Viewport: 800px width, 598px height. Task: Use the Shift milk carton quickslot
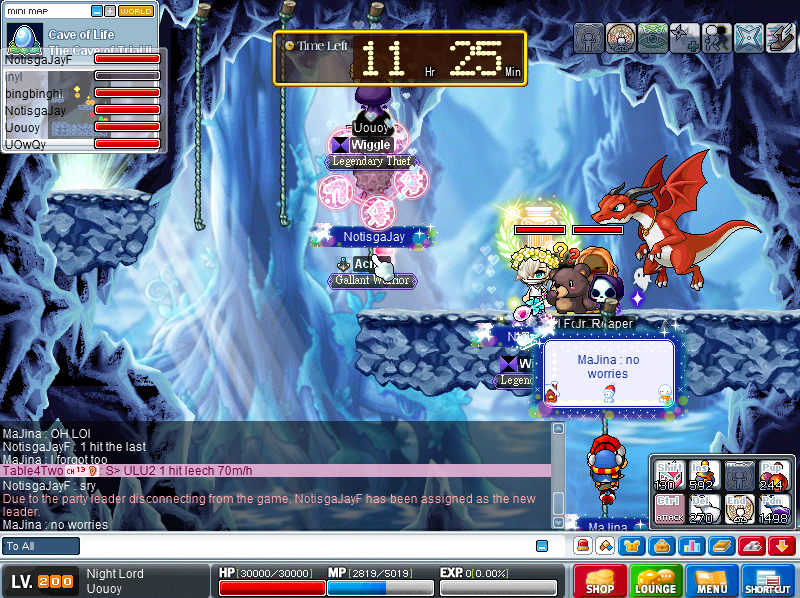coord(670,475)
